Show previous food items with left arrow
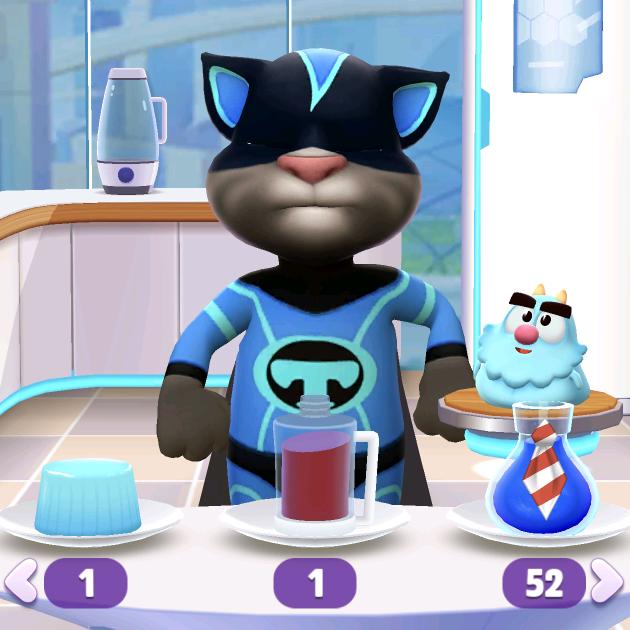 [x=22, y=582]
